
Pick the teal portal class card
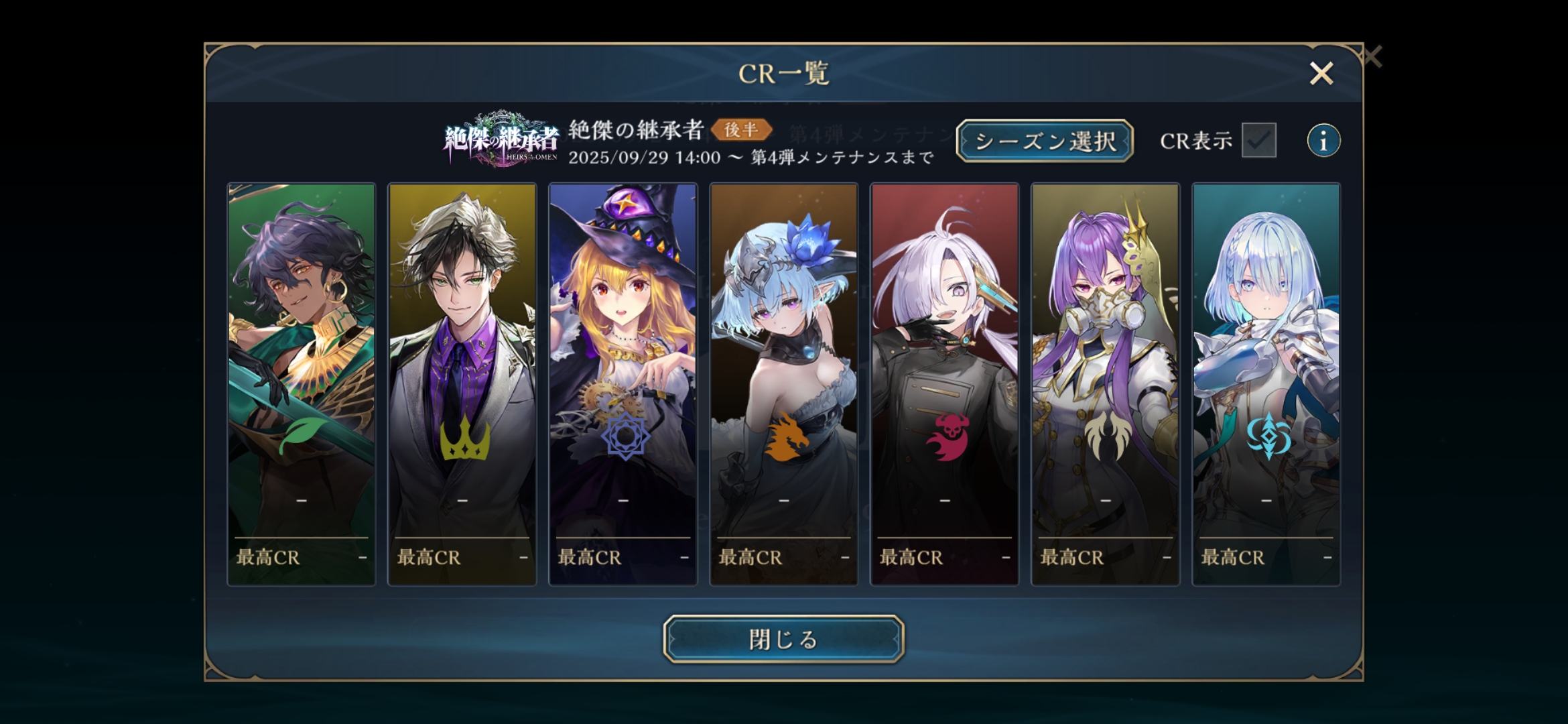(x=1266, y=384)
